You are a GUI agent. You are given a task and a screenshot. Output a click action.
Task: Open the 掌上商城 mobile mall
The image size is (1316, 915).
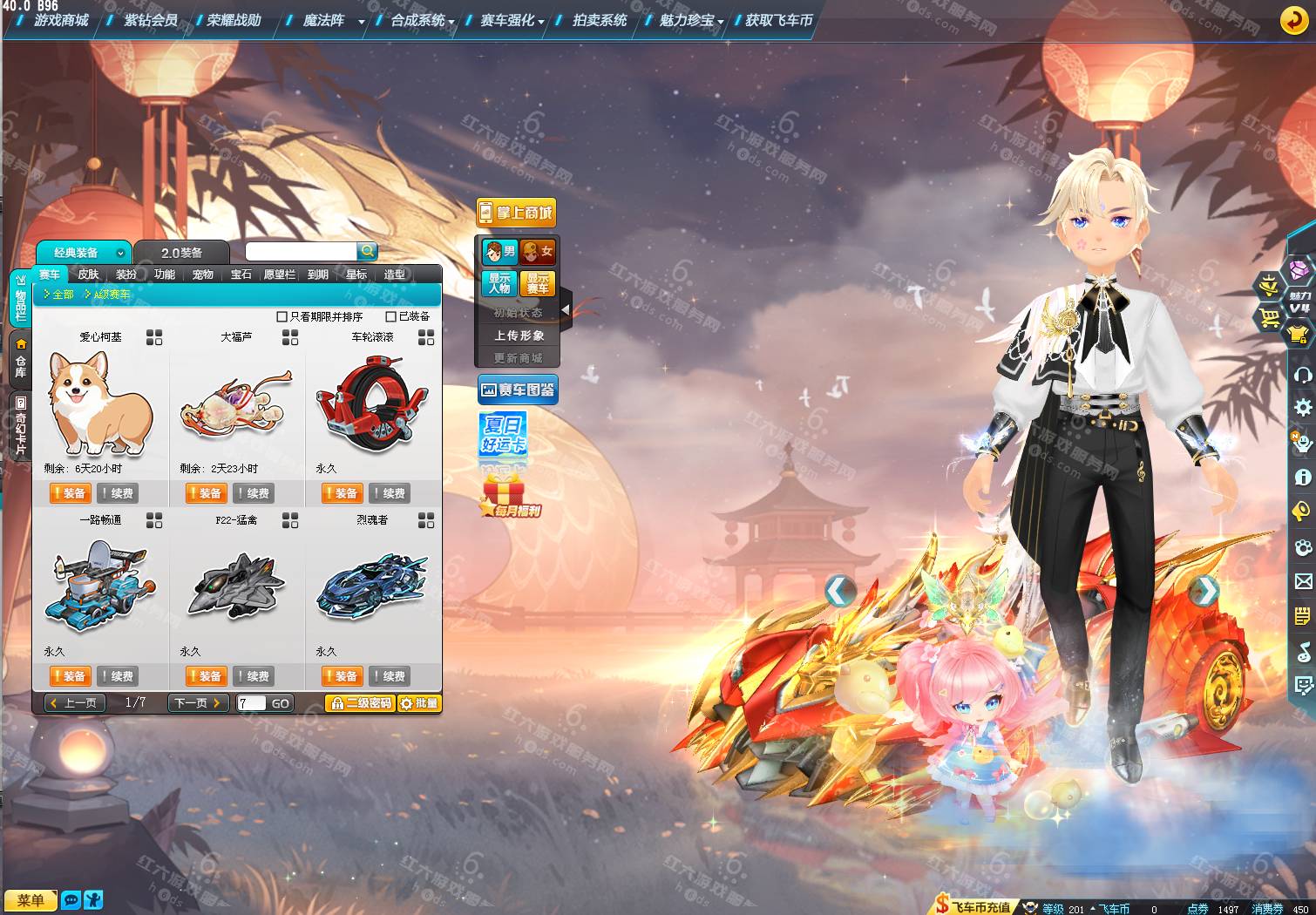click(516, 213)
